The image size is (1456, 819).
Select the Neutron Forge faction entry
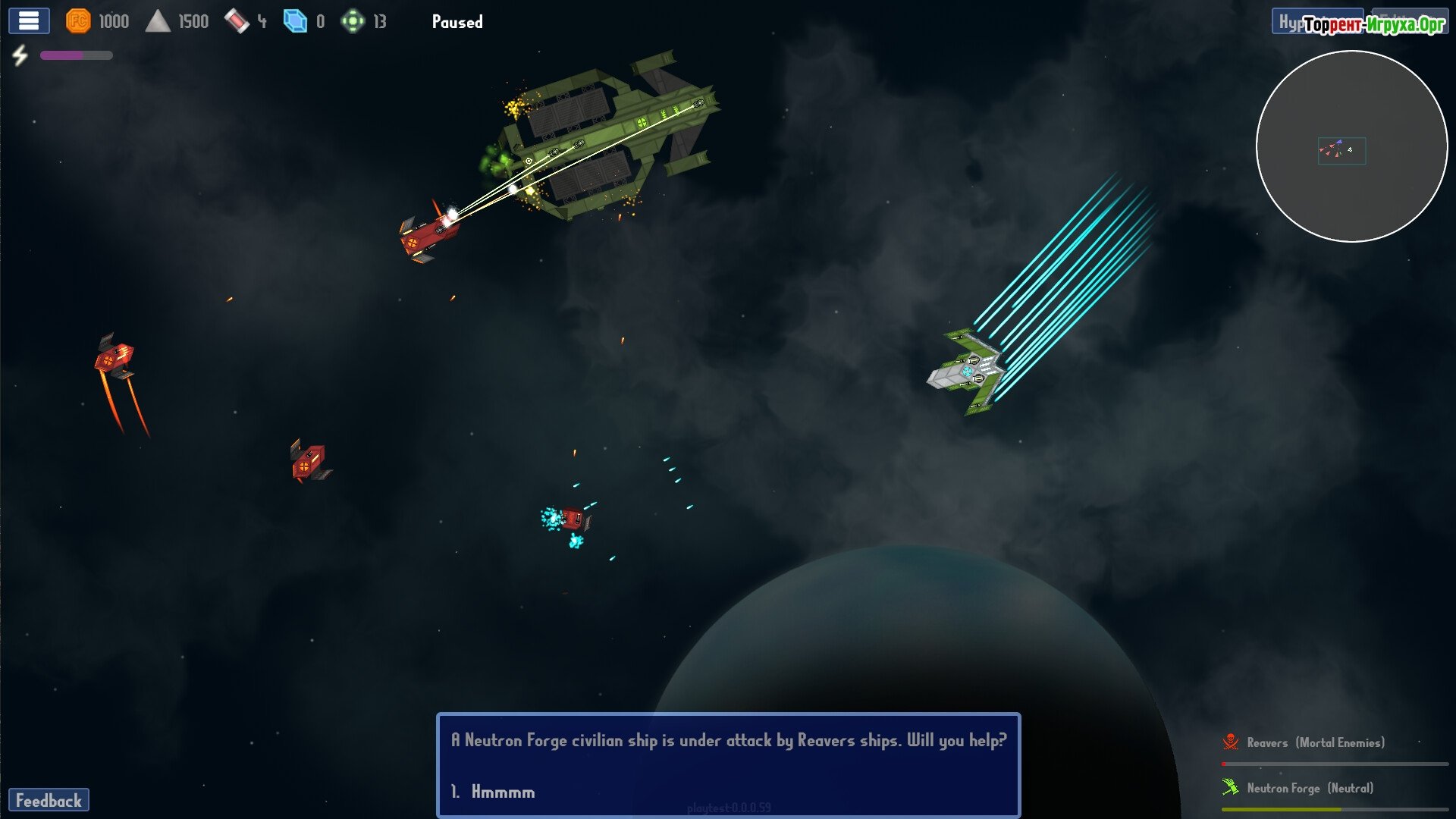point(1309,789)
